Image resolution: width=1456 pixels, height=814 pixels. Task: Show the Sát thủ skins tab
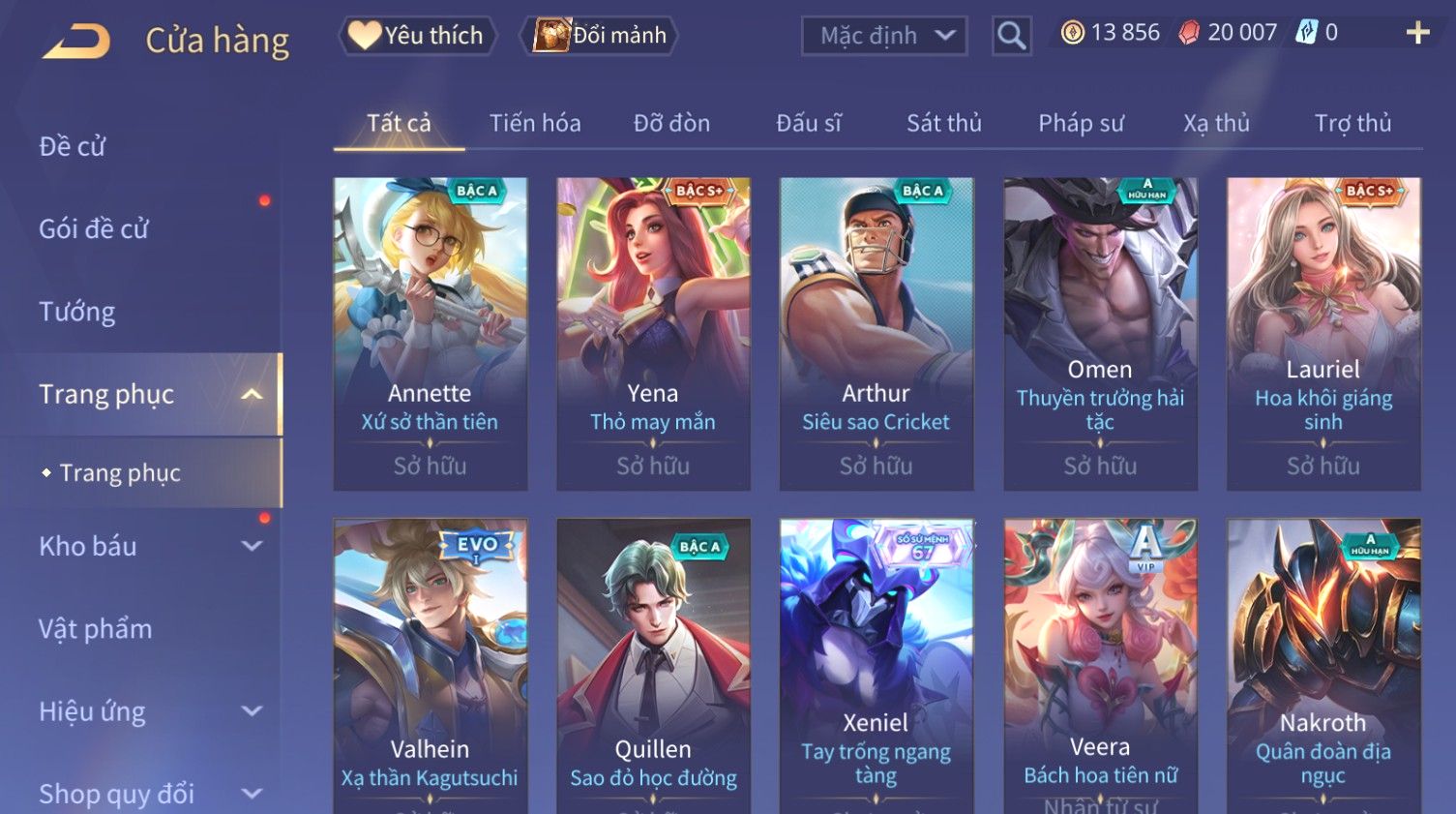[x=943, y=123]
